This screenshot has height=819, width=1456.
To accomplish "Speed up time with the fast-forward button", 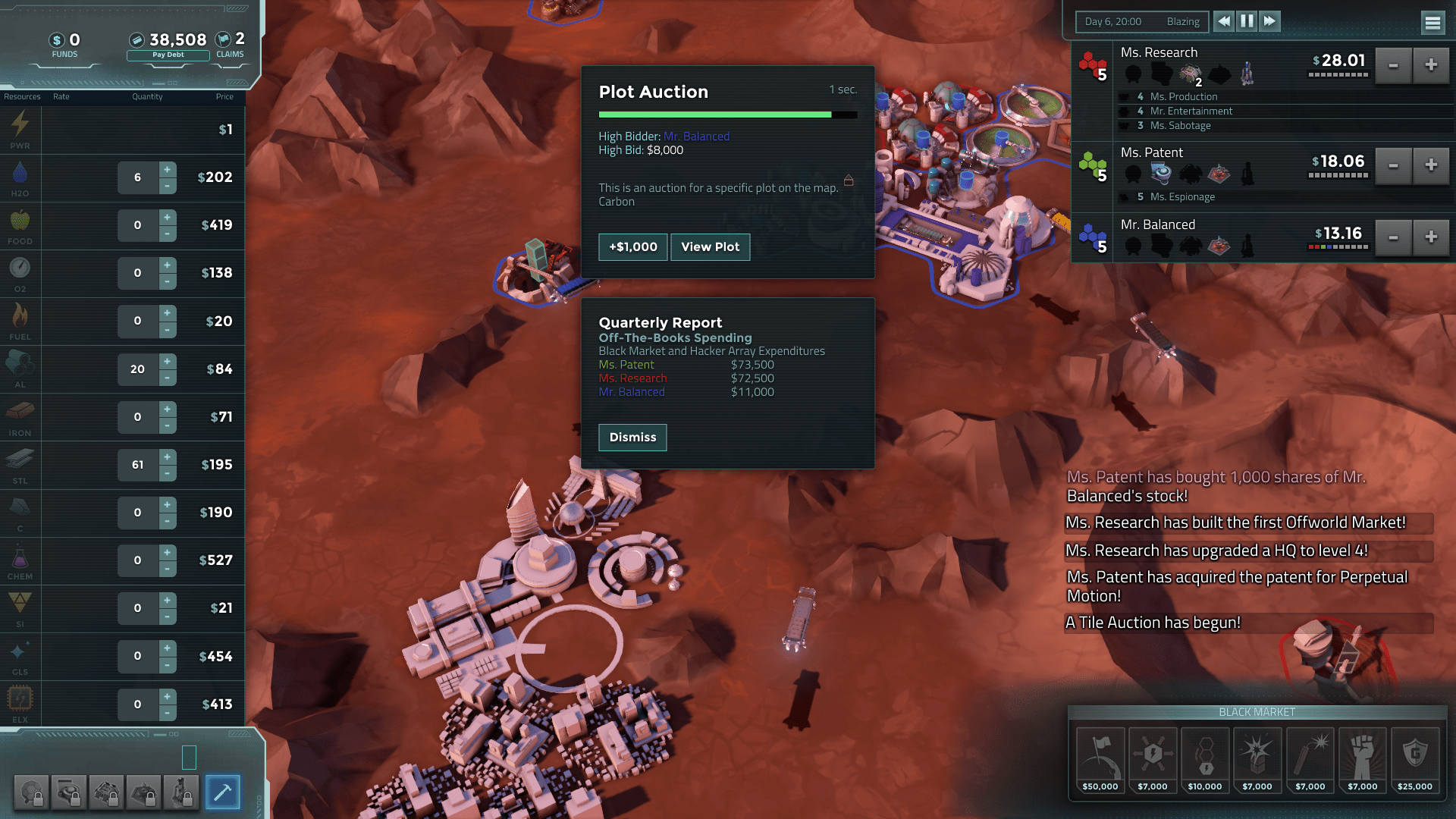I will 1269,21.
